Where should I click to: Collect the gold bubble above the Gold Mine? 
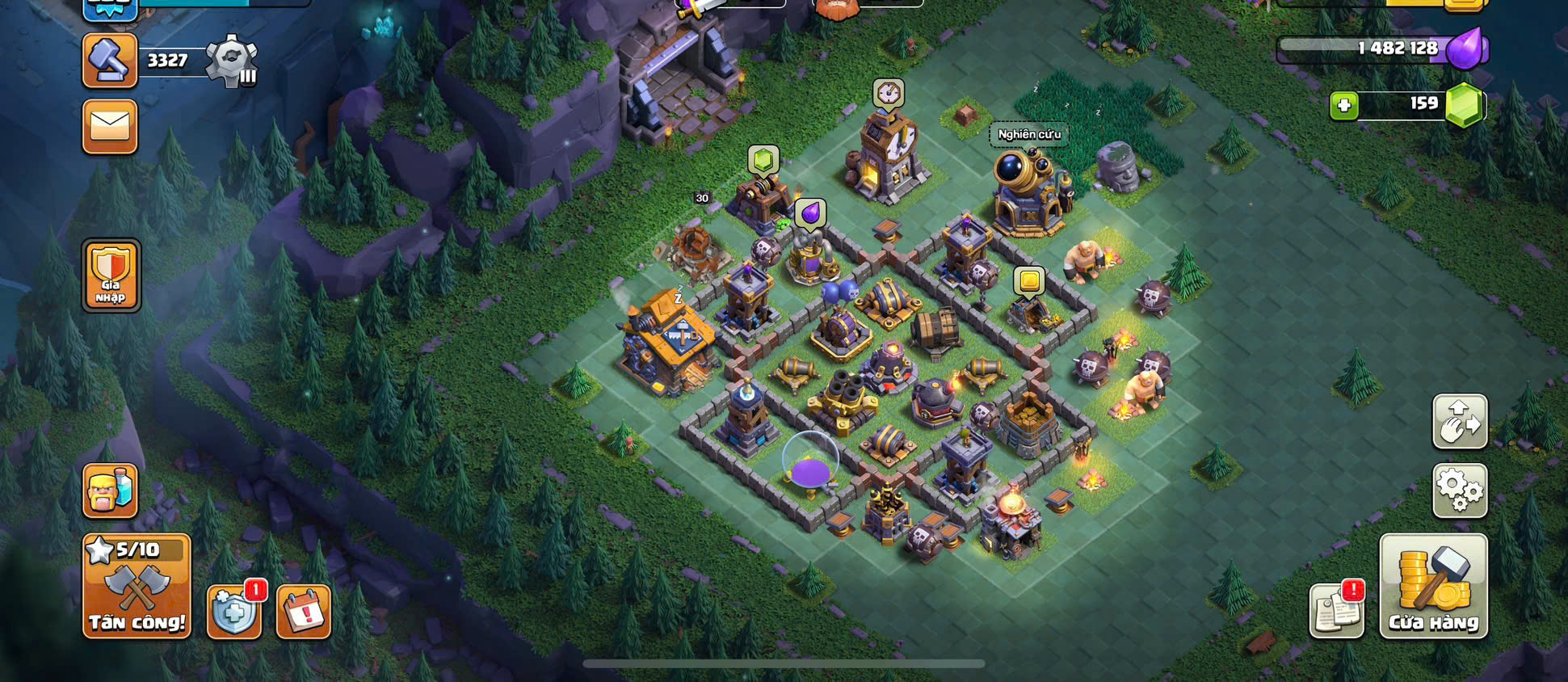click(1029, 281)
